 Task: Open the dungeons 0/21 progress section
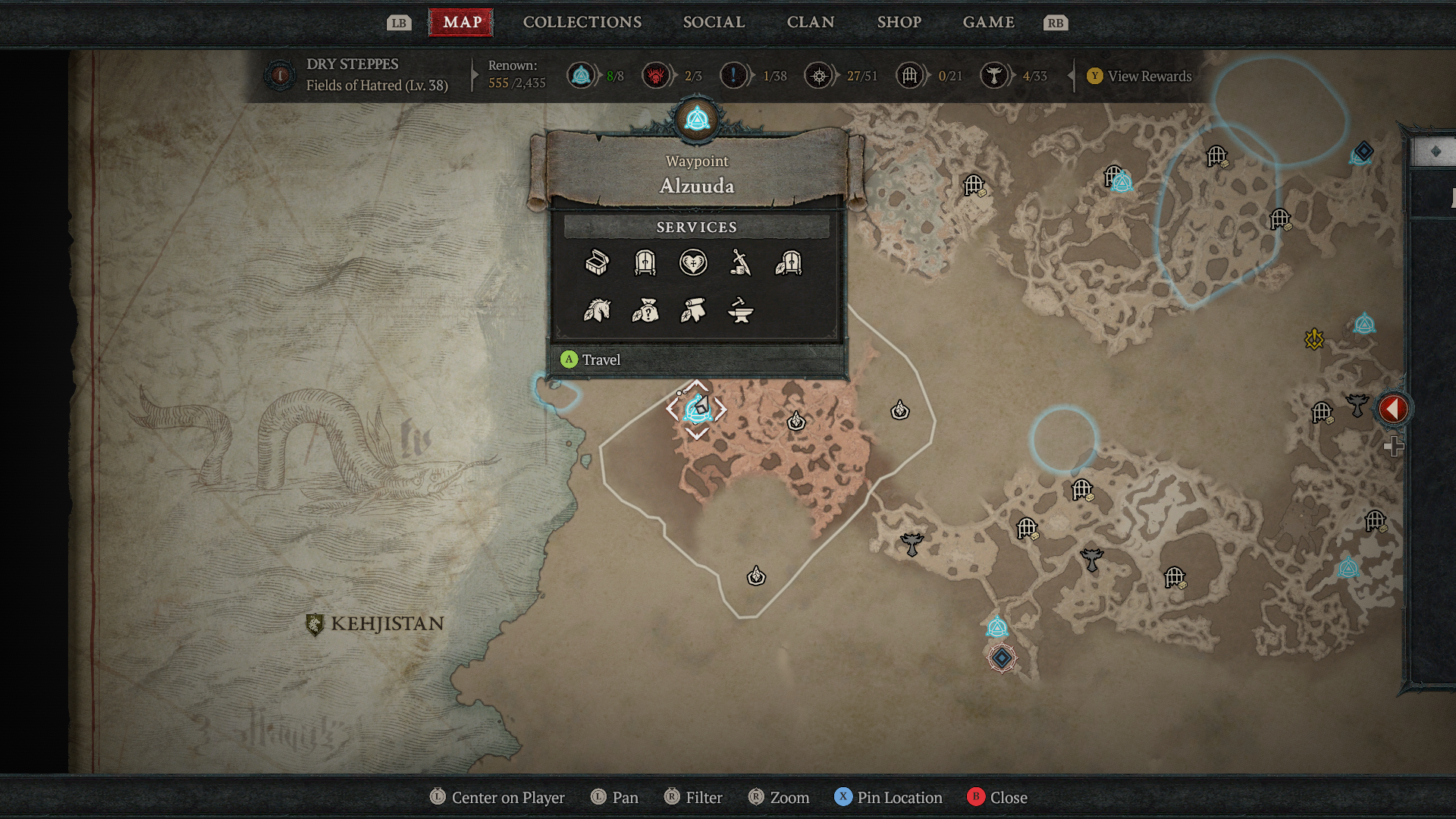tap(929, 76)
